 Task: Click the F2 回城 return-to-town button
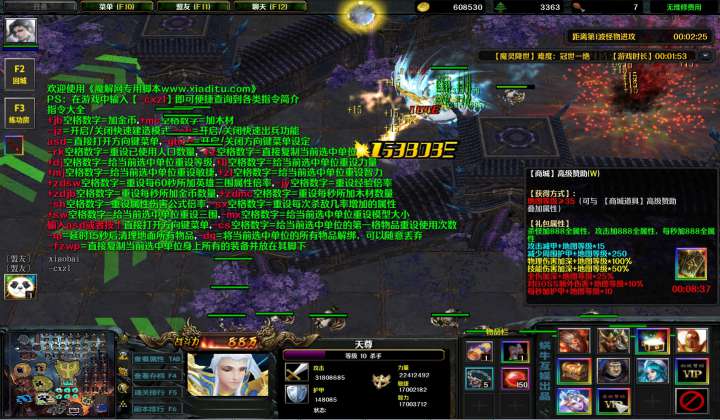pyautogui.click(x=19, y=73)
